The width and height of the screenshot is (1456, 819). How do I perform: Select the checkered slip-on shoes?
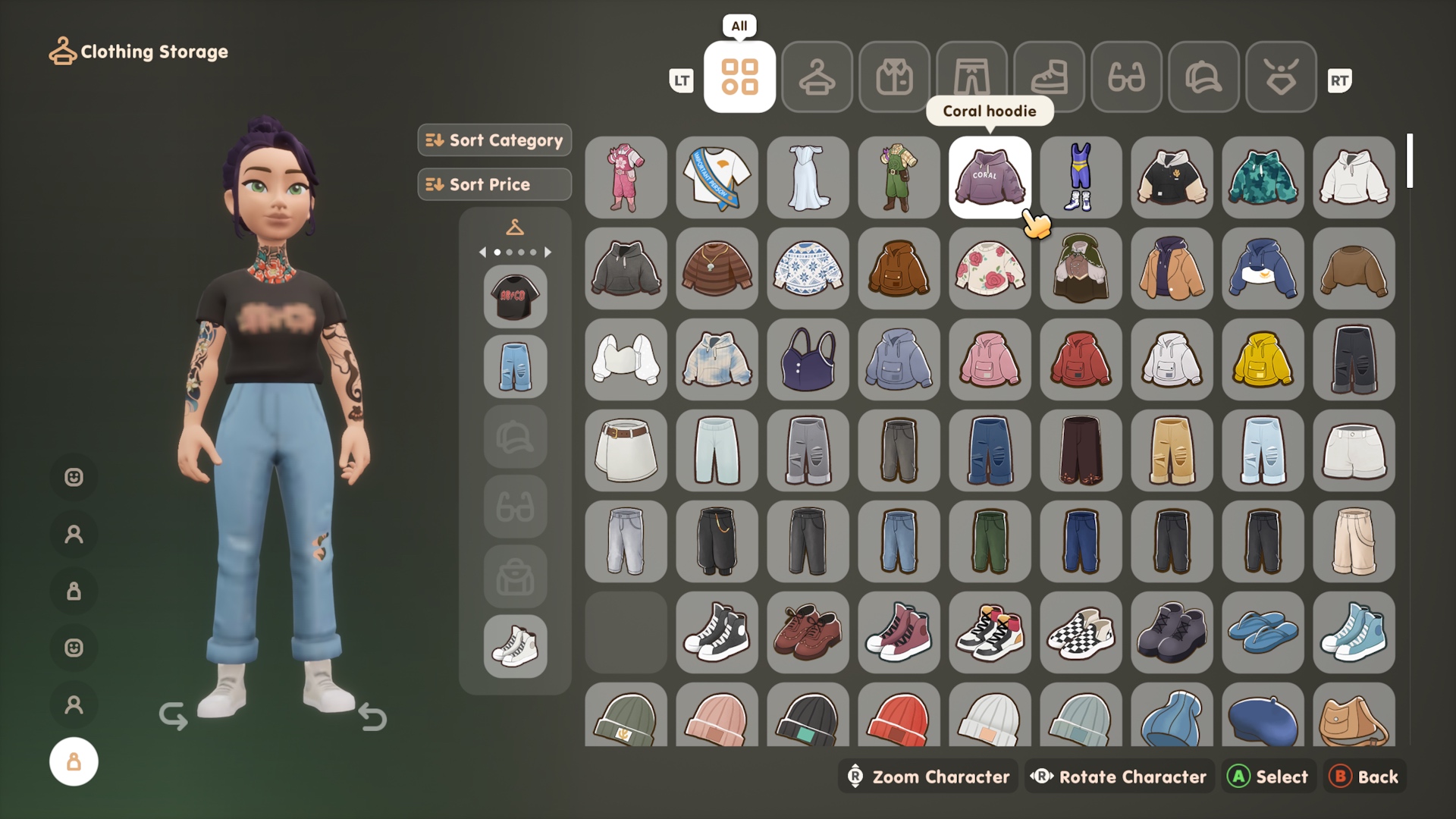[1081, 632]
